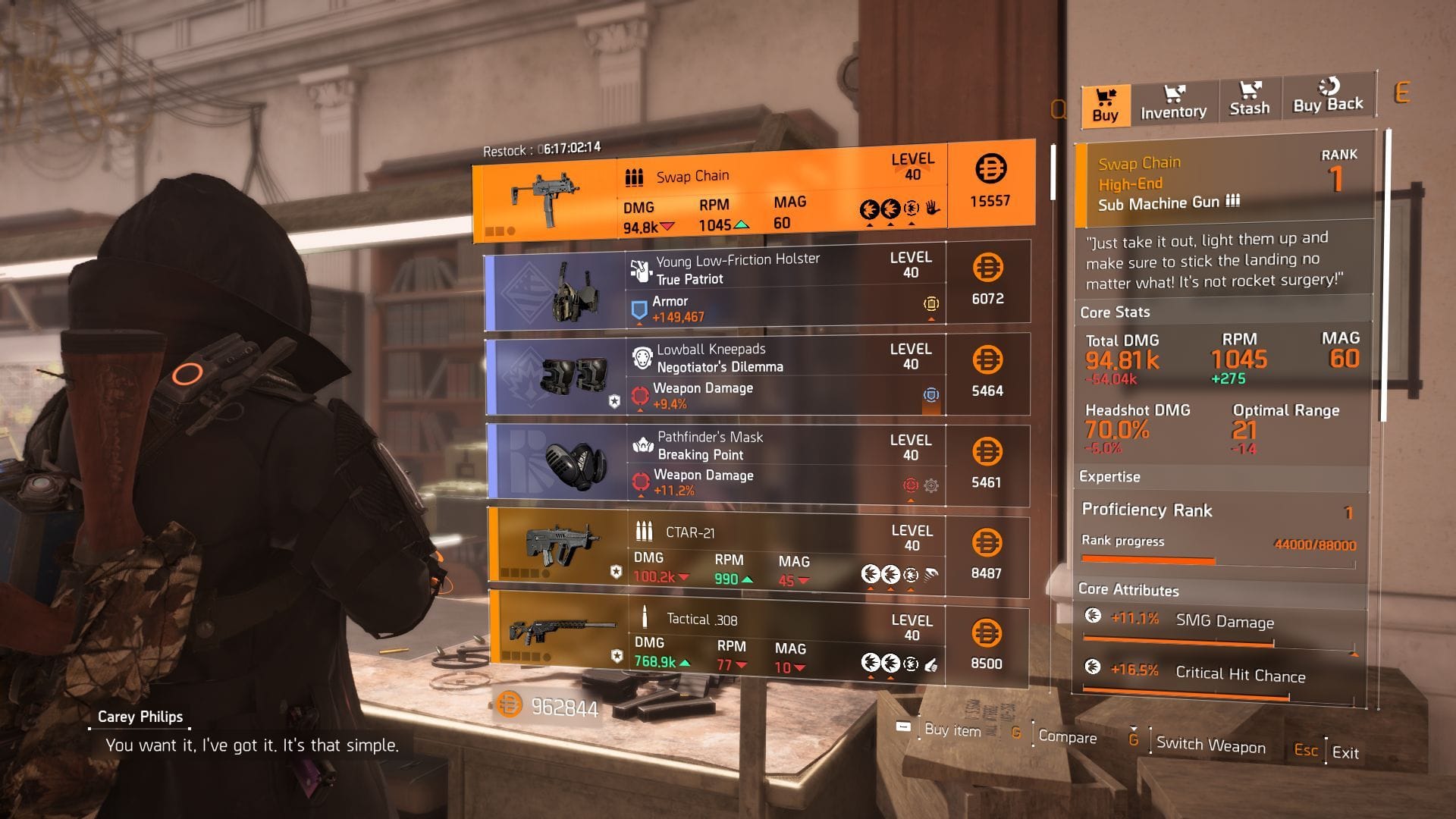Click the blue mod slot icon on Lowball Kneepads
The image size is (1456, 819).
pos(931,395)
